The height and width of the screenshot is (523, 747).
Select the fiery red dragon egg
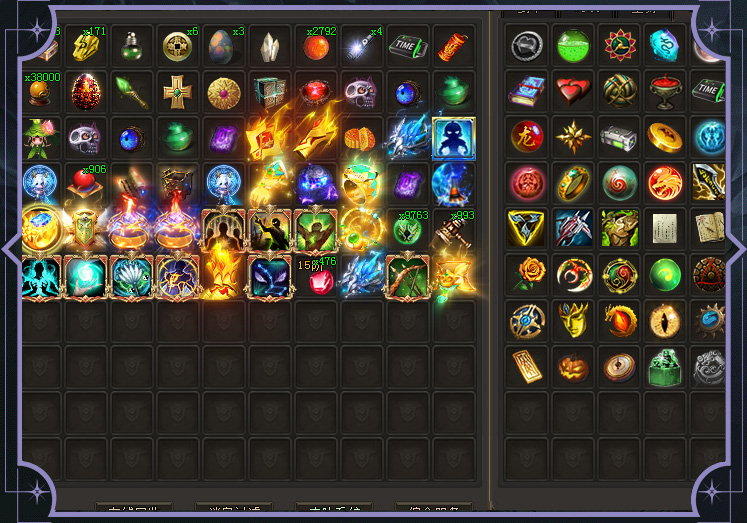pyautogui.click(x=85, y=92)
